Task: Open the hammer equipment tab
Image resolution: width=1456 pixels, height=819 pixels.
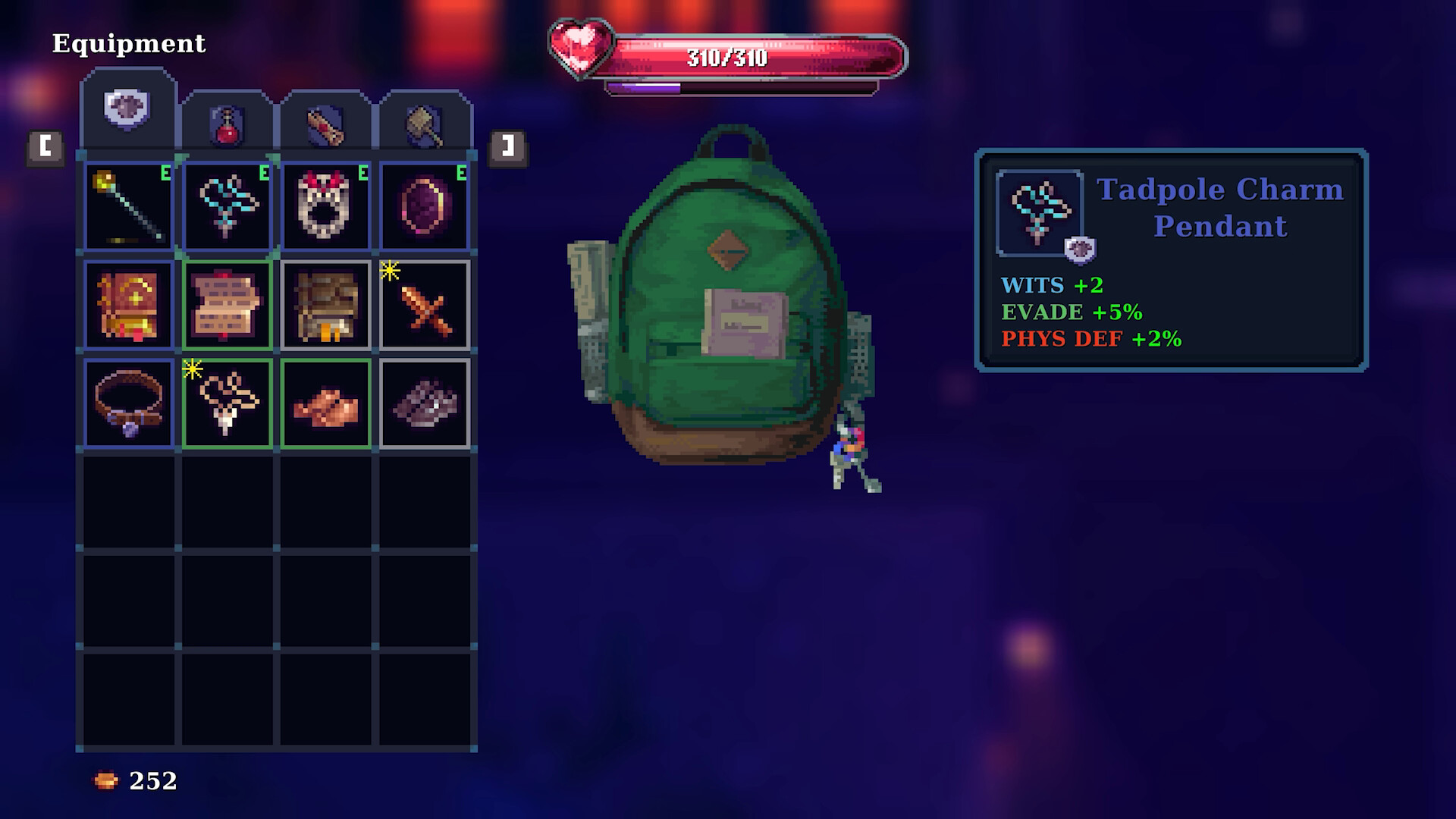Action: [425, 121]
